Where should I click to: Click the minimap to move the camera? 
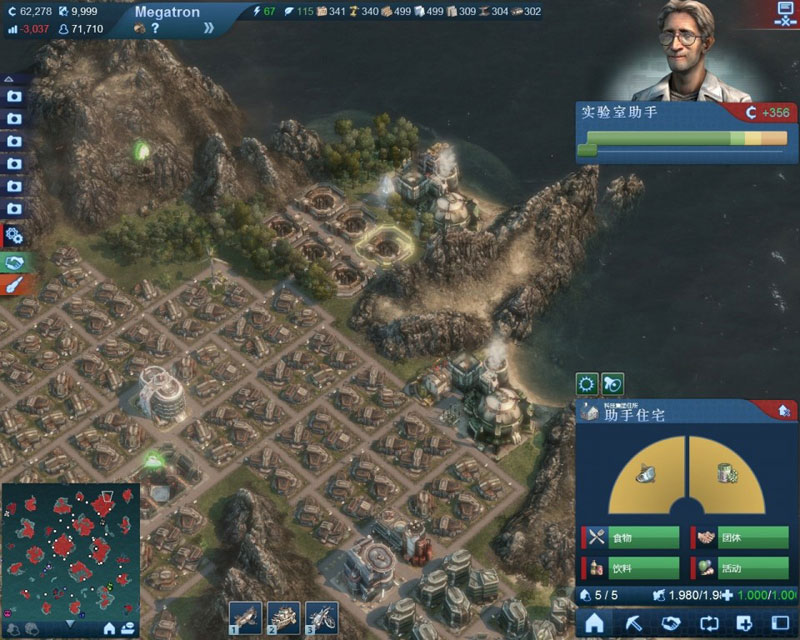point(70,545)
